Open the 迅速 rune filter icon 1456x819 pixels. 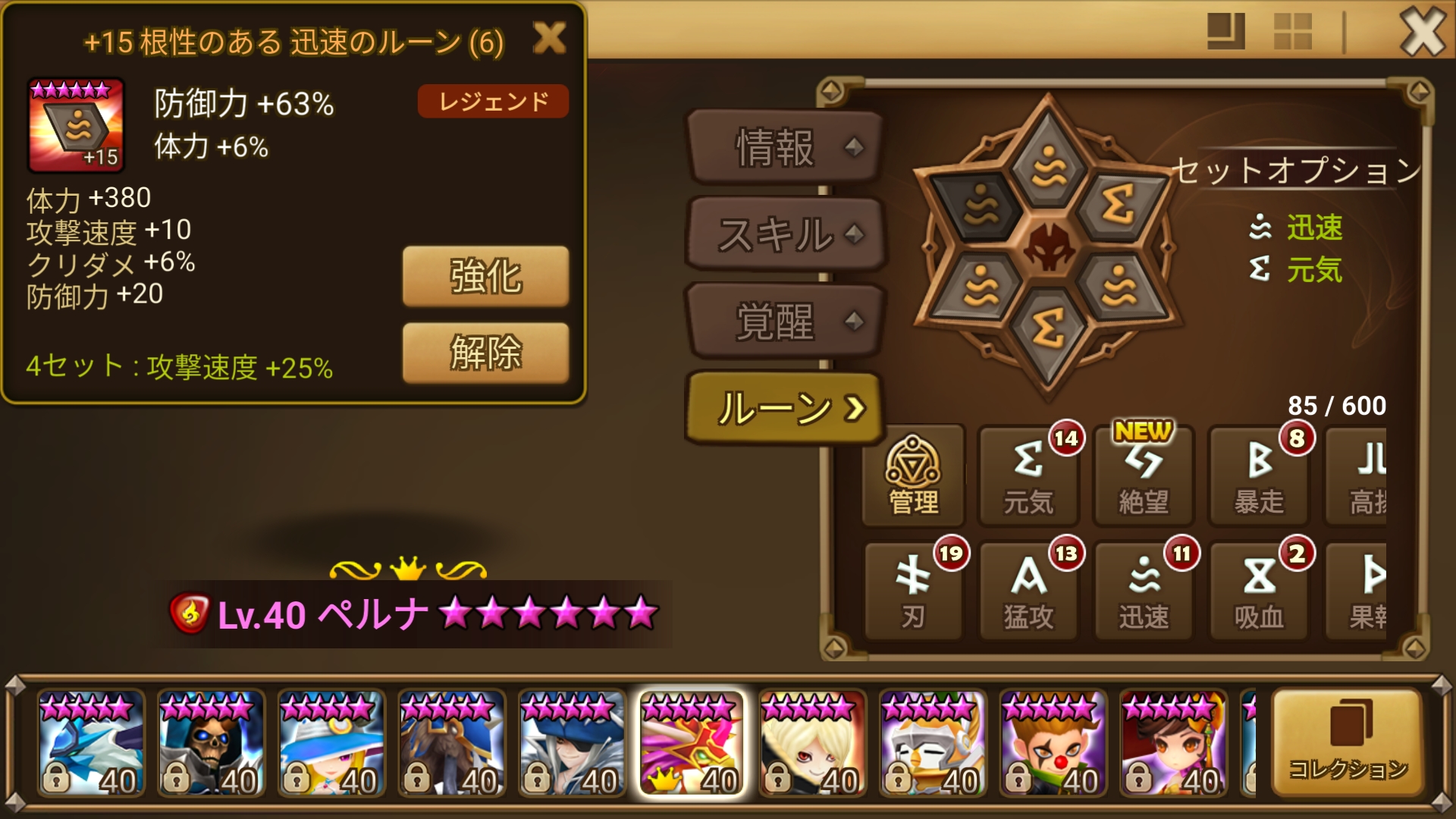coord(1143,591)
